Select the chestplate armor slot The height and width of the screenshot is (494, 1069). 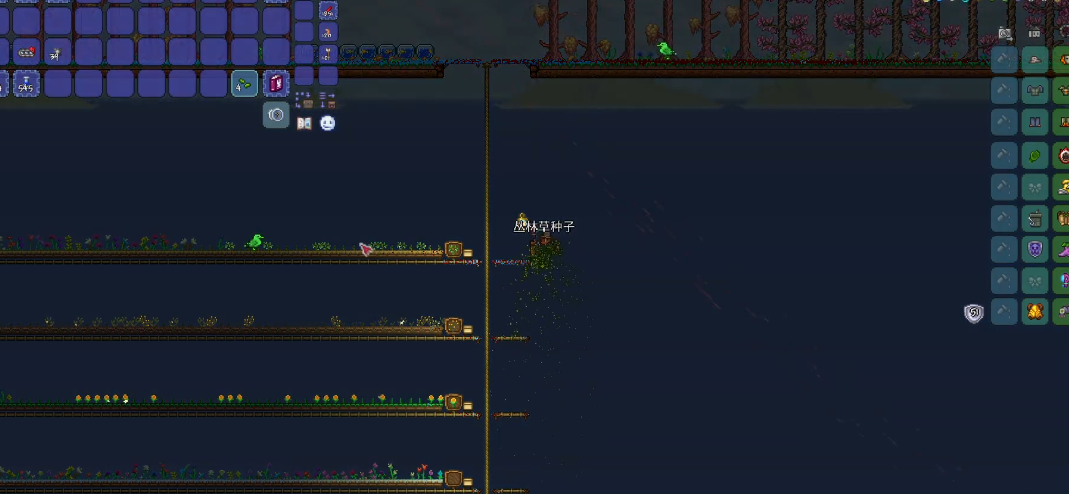[1035, 92]
